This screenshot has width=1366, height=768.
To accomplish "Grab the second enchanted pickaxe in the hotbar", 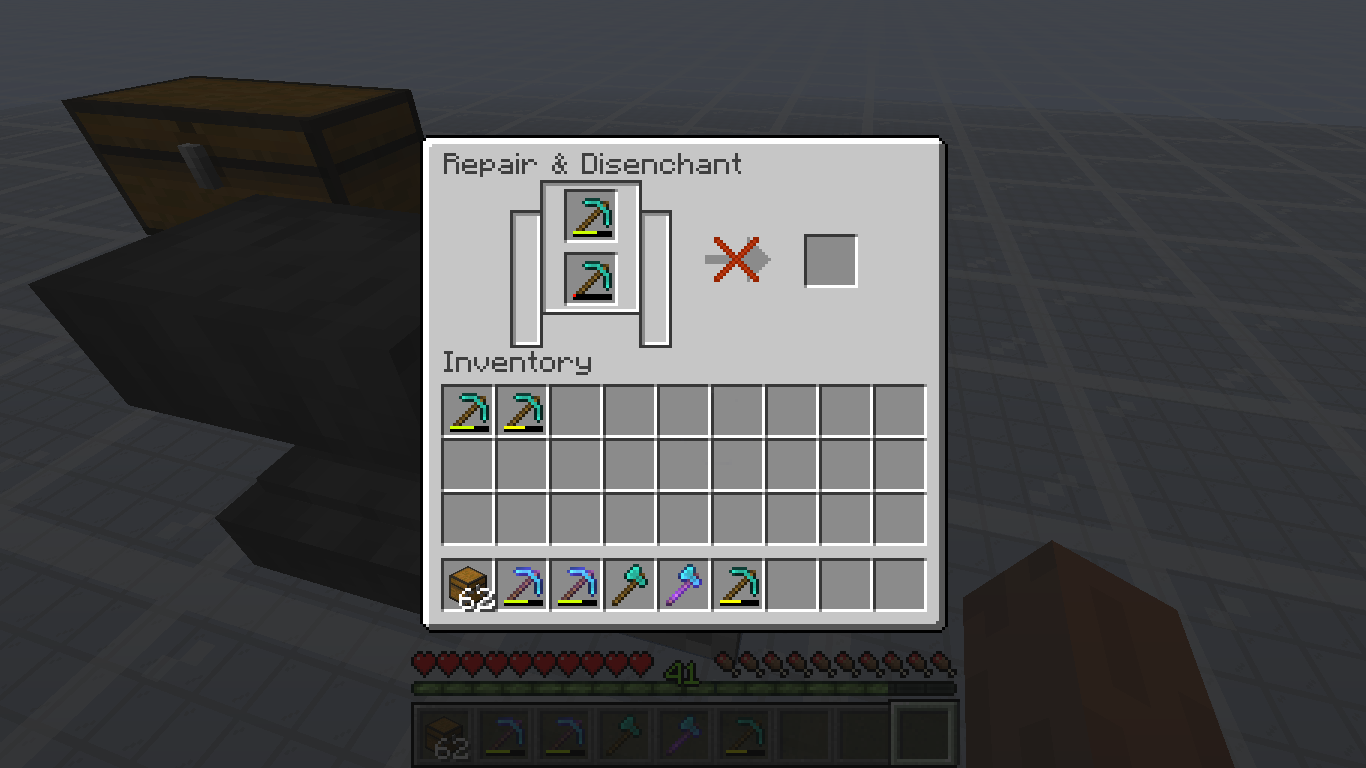I will pos(575,585).
